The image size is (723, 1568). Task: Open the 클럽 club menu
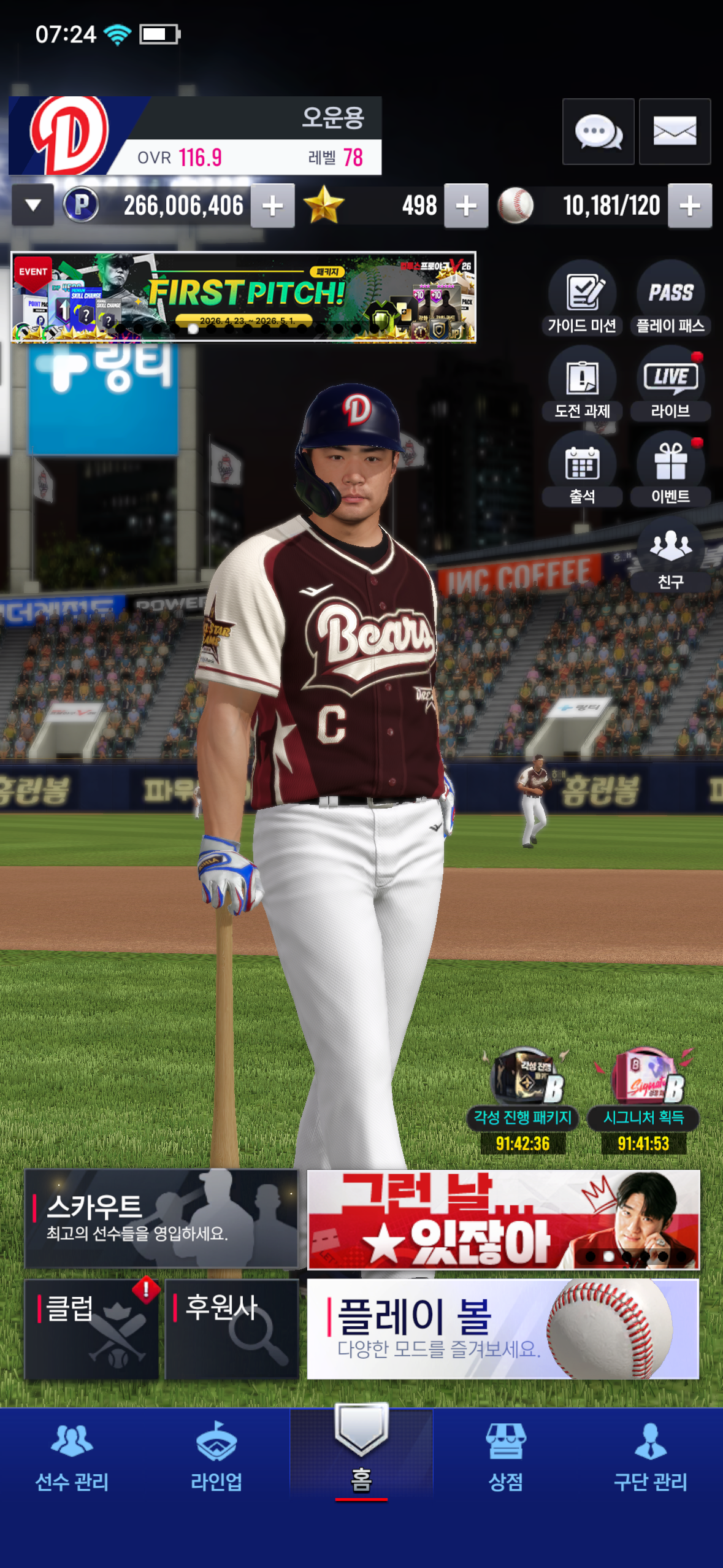[92, 1329]
